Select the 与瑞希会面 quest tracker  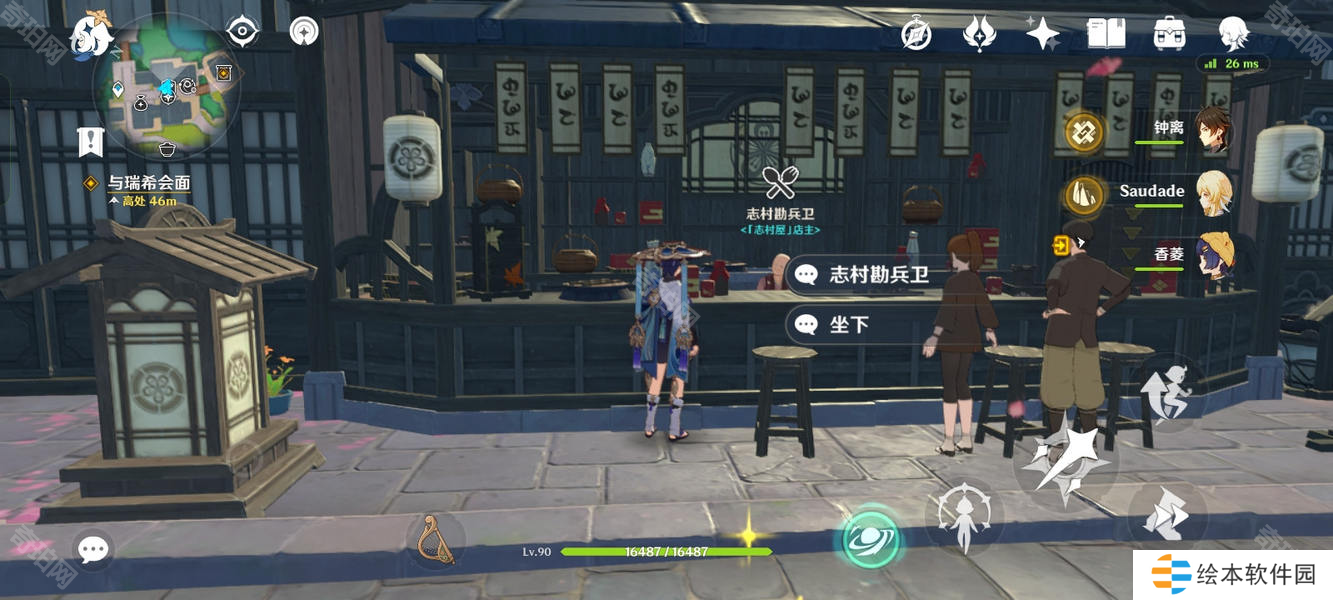[148, 183]
